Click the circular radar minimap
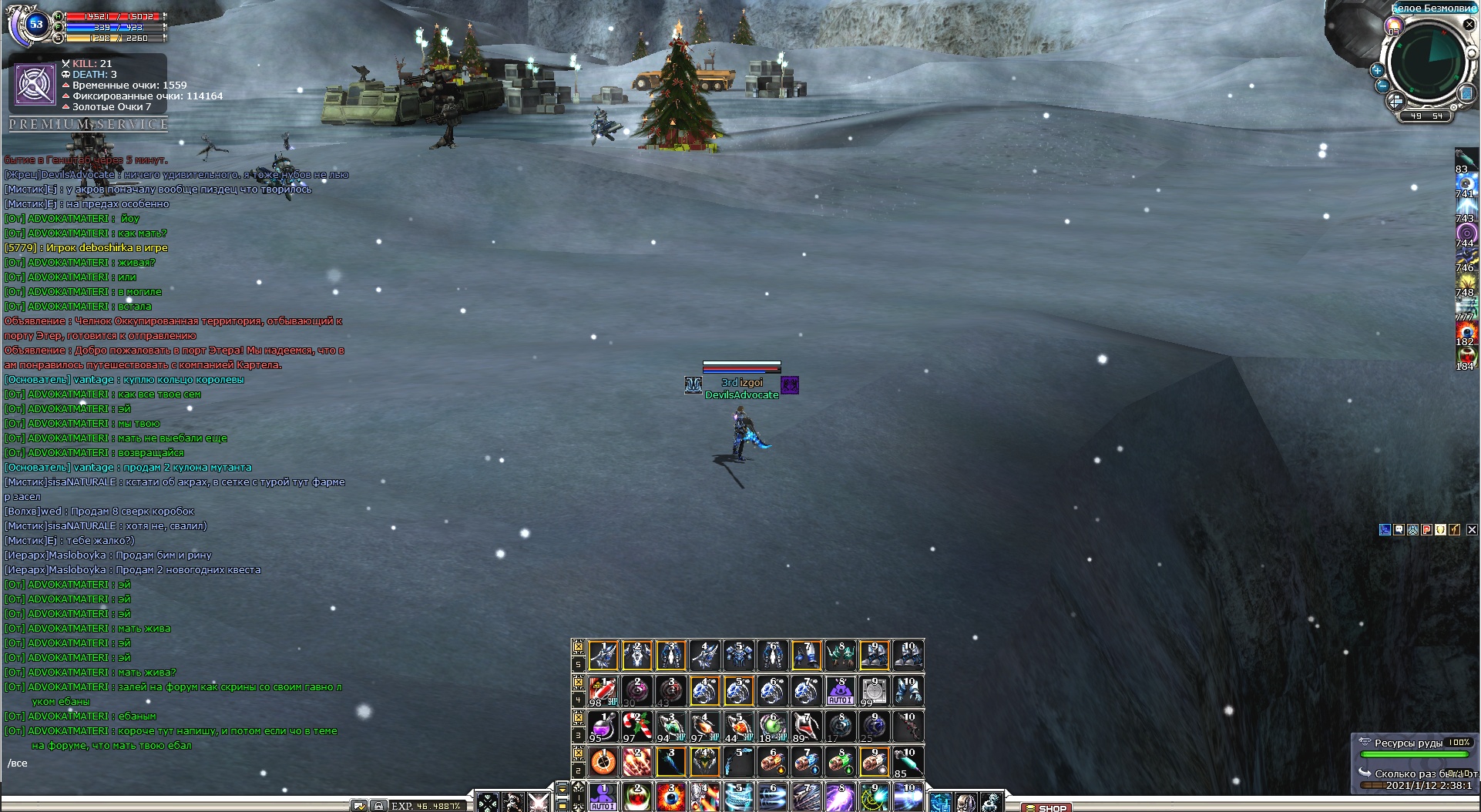The height and width of the screenshot is (812, 1481). coord(1426,61)
